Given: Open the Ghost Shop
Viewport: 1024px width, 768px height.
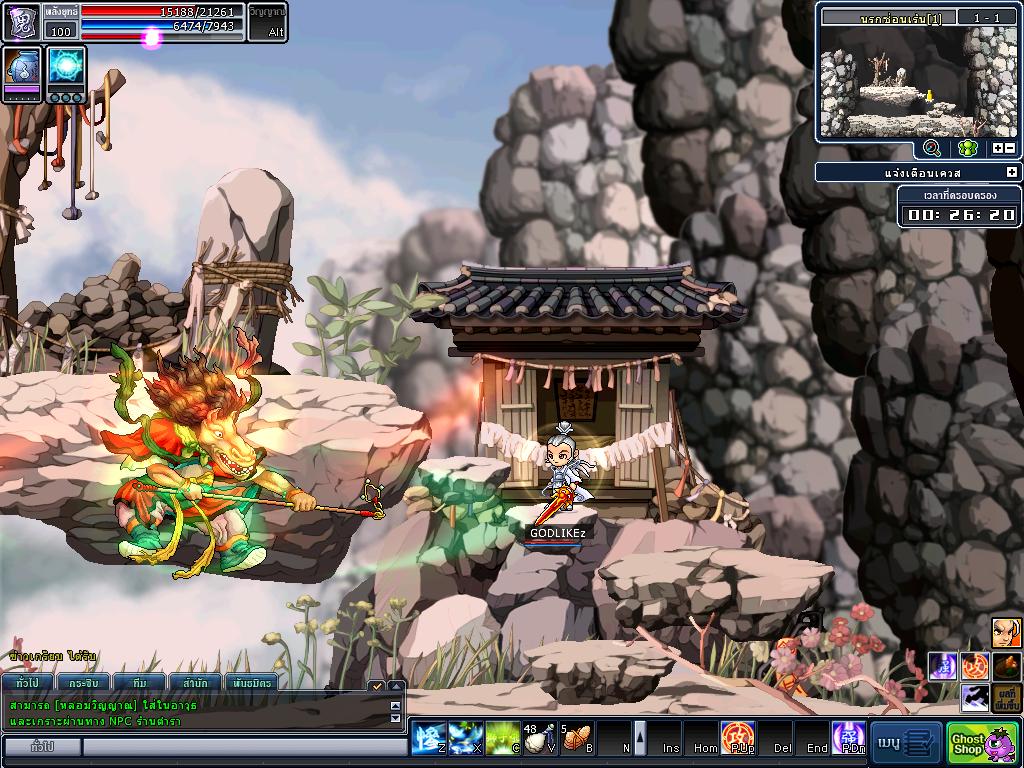Looking at the screenshot, I should pyautogui.click(x=982, y=742).
